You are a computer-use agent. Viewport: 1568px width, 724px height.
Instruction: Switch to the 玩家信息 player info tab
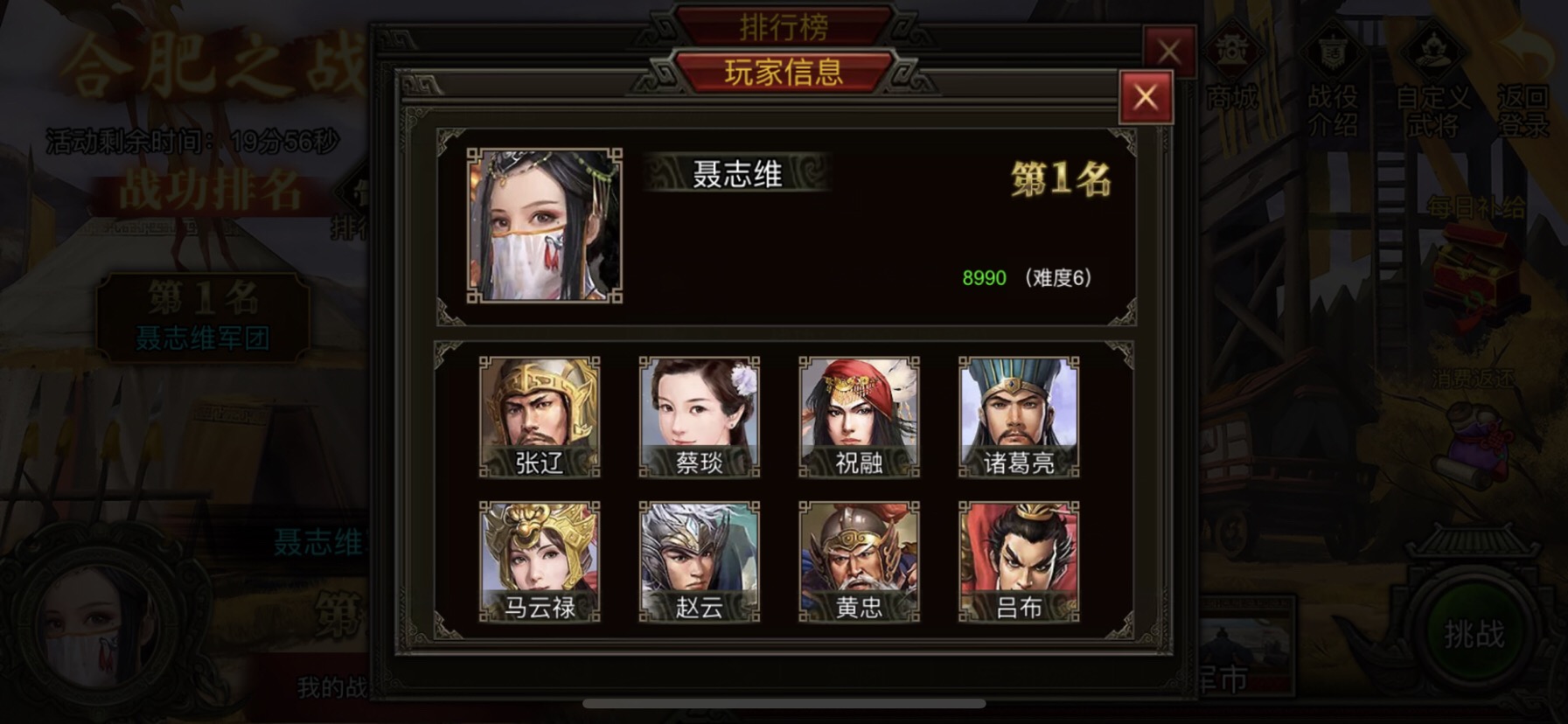click(782, 72)
